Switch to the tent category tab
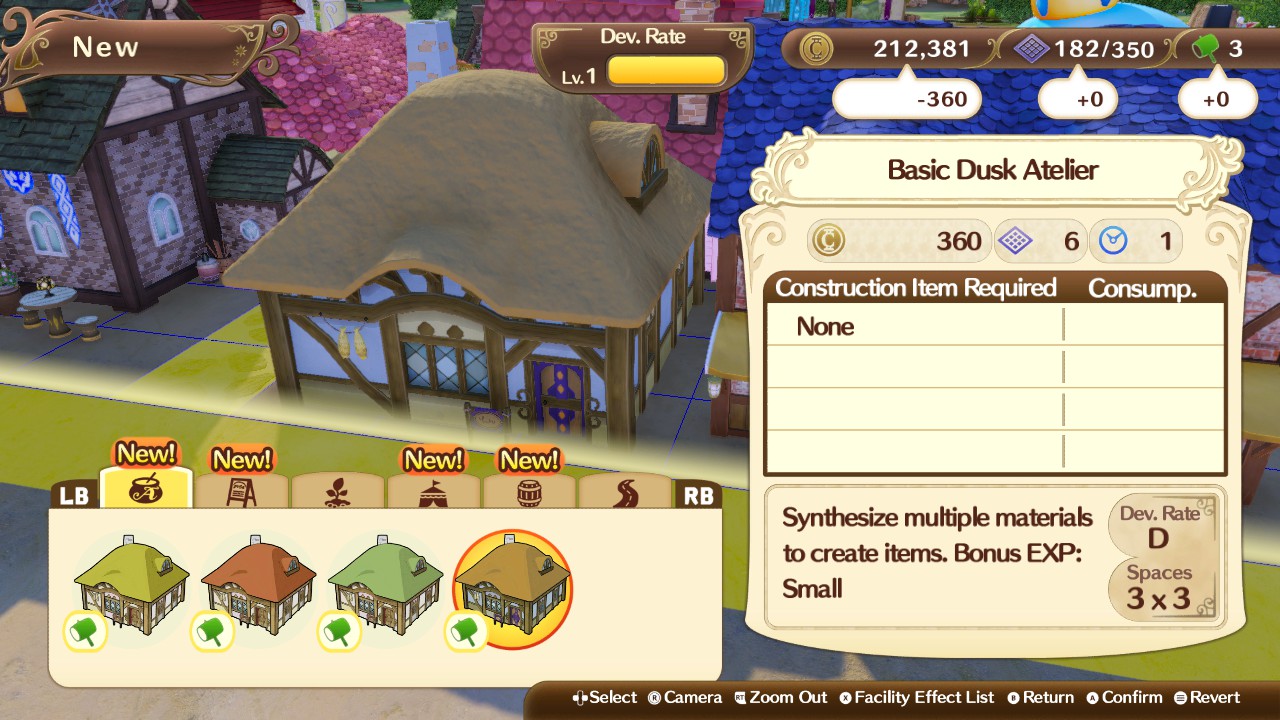 (x=433, y=492)
